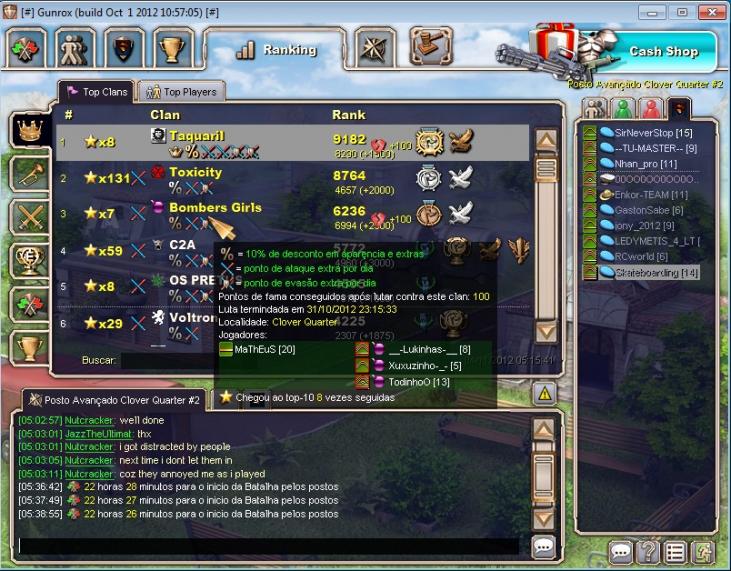Screen dimensions: 731x571
Task: Open the Cash Shop
Action: [662, 51]
